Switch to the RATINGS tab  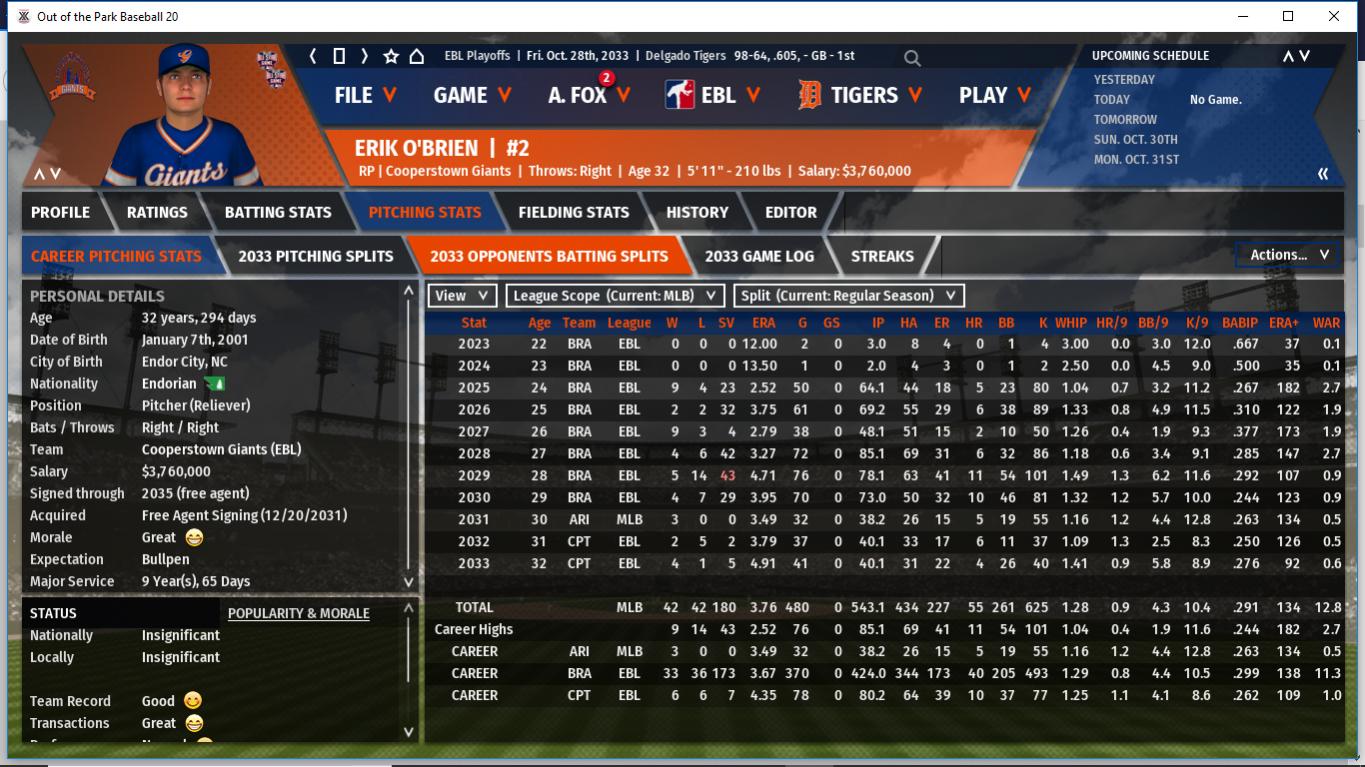[157, 212]
